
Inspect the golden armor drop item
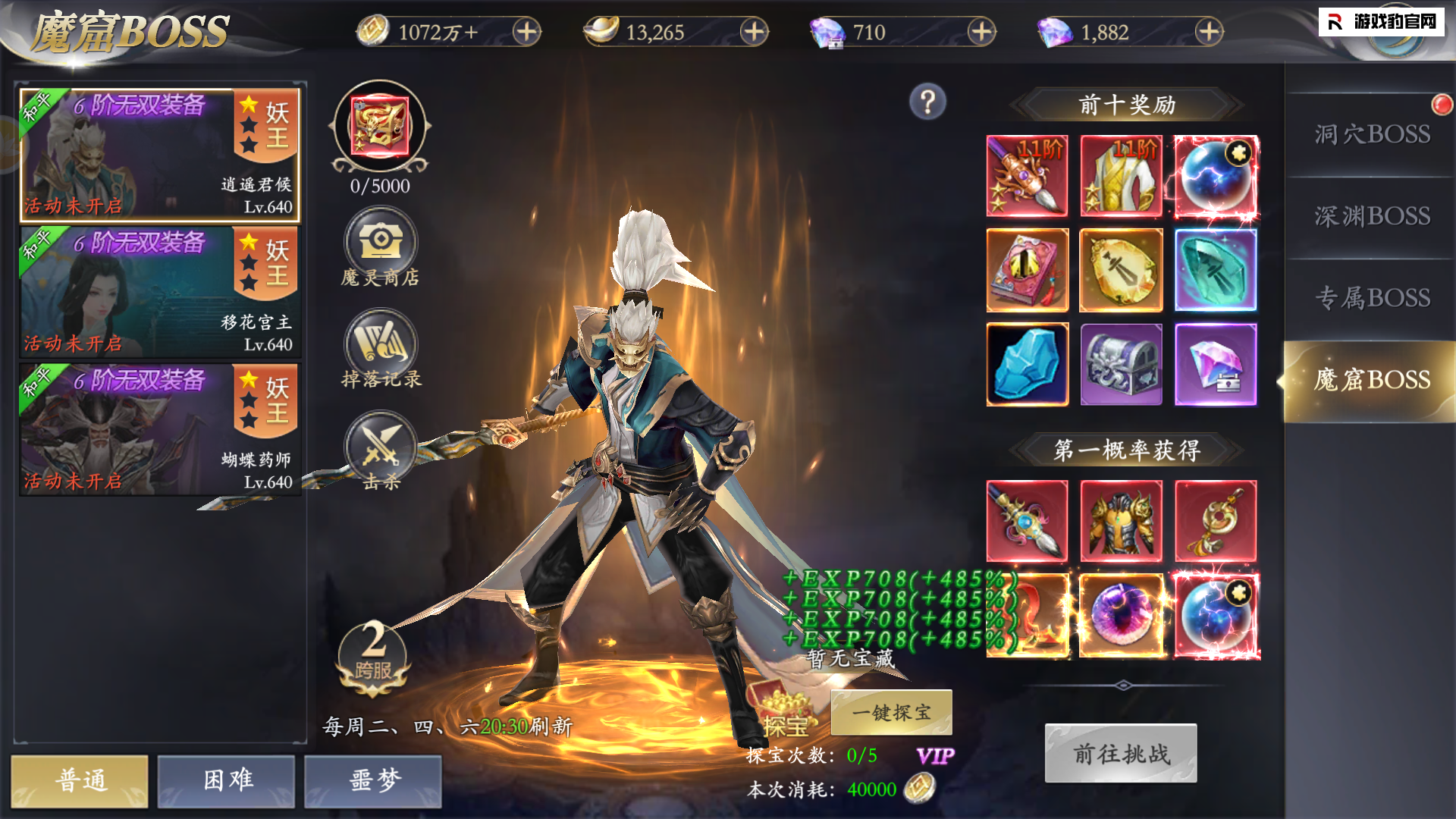1121,521
